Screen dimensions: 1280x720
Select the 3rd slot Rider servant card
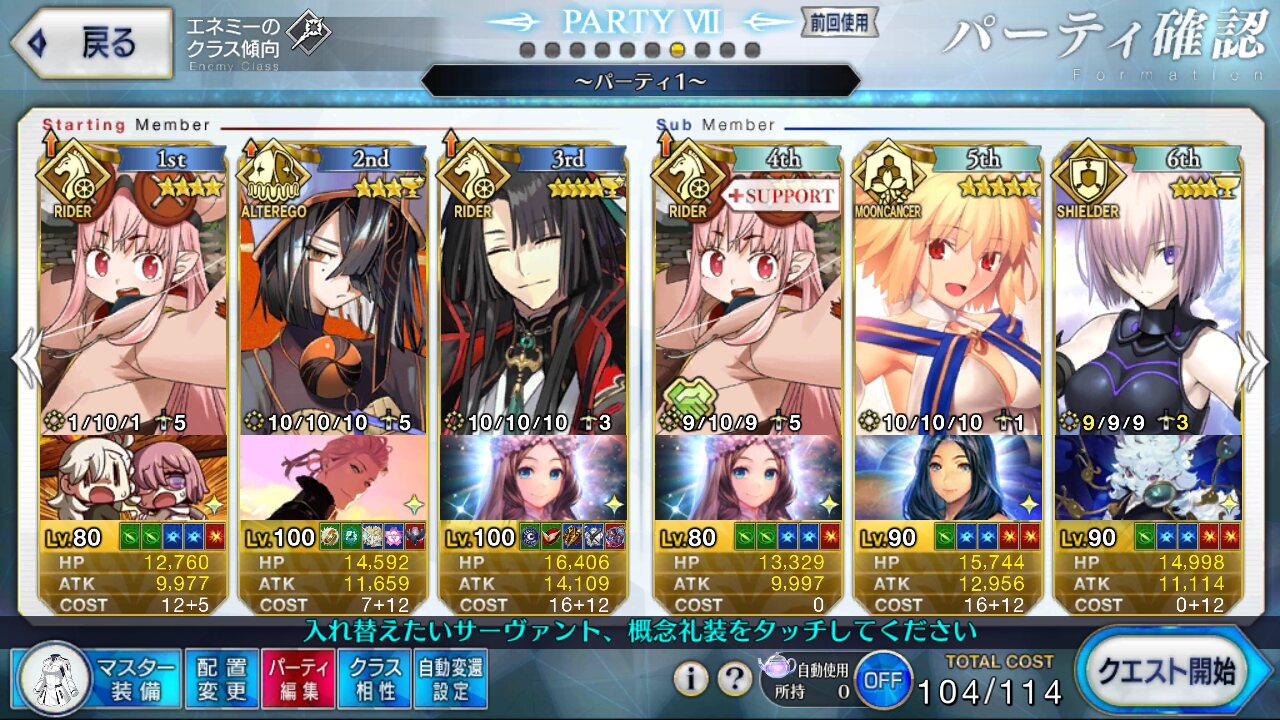tap(533, 300)
